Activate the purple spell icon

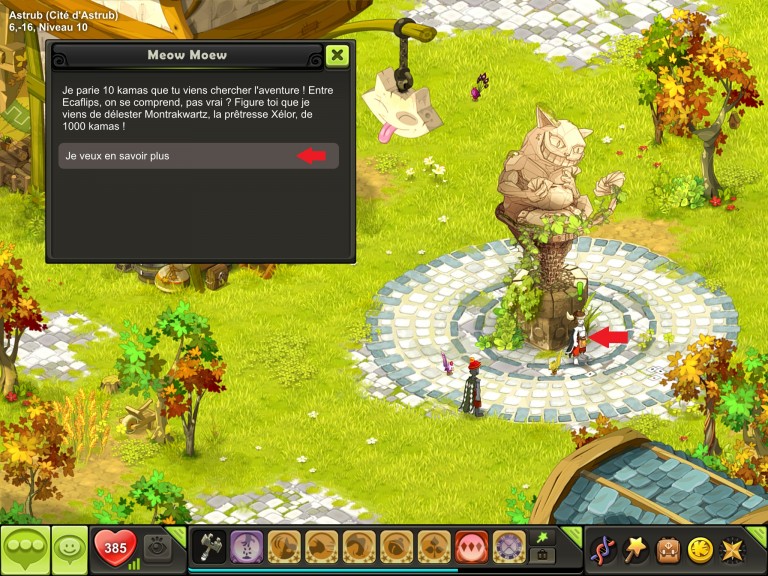pyautogui.click(x=246, y=547)
